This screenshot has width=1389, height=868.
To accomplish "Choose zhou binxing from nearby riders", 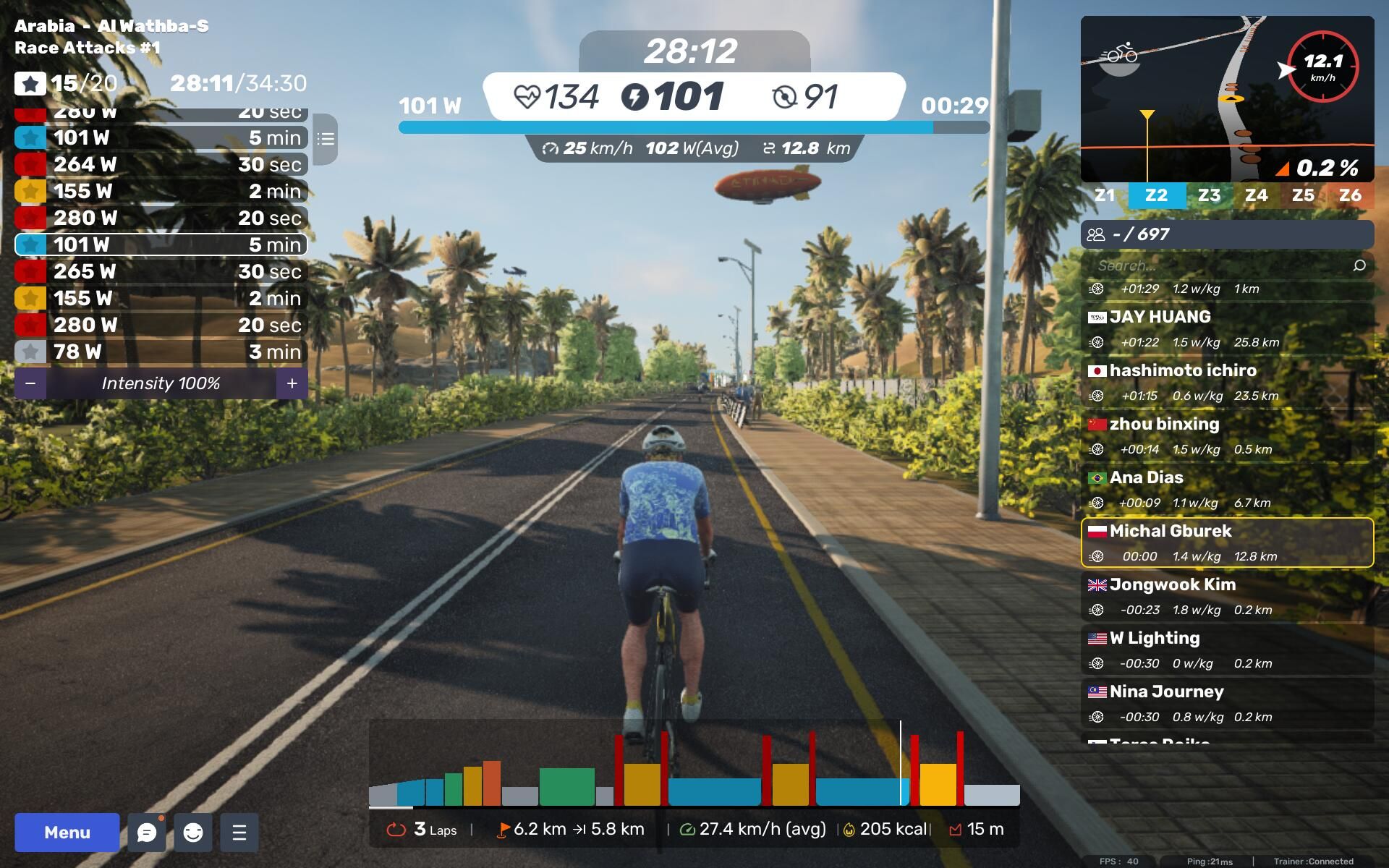I will click(1227, 435).
